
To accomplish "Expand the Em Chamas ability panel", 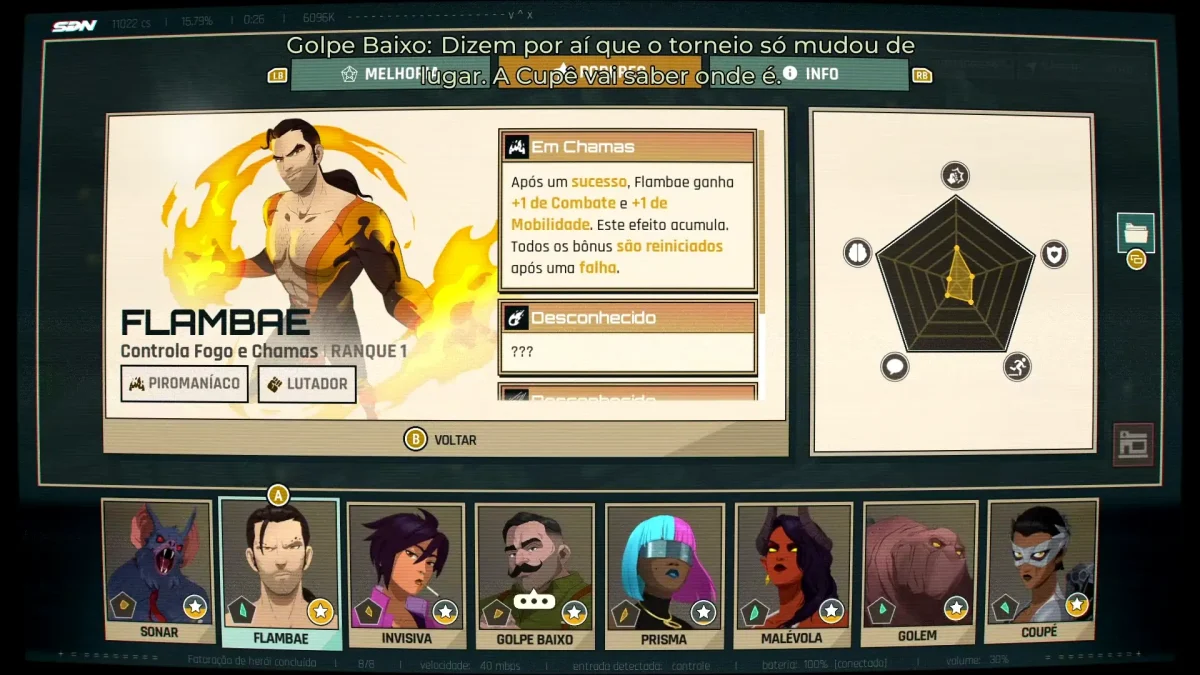I will [x=627, y=147].
